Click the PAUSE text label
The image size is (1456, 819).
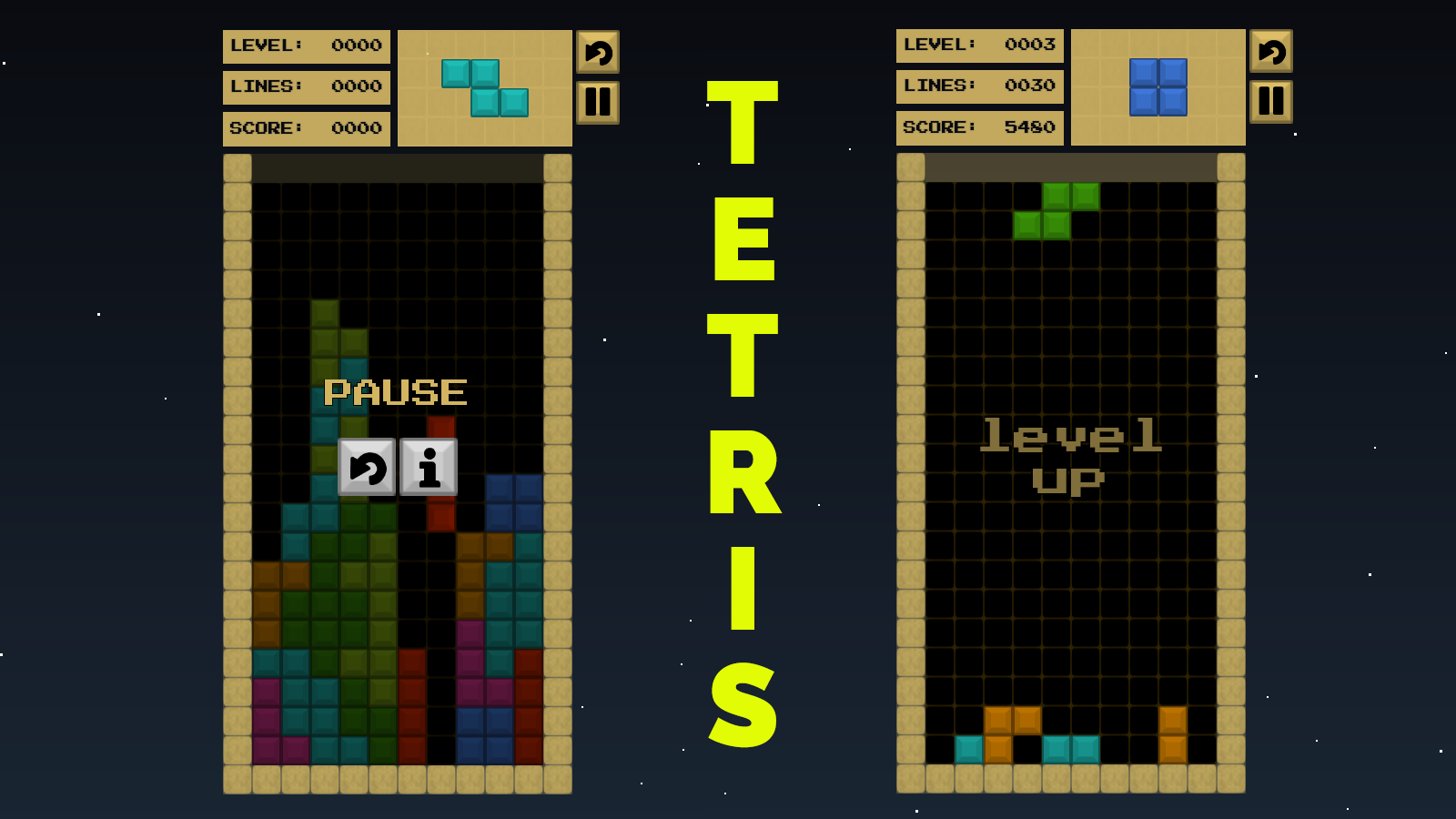[397, 391]
